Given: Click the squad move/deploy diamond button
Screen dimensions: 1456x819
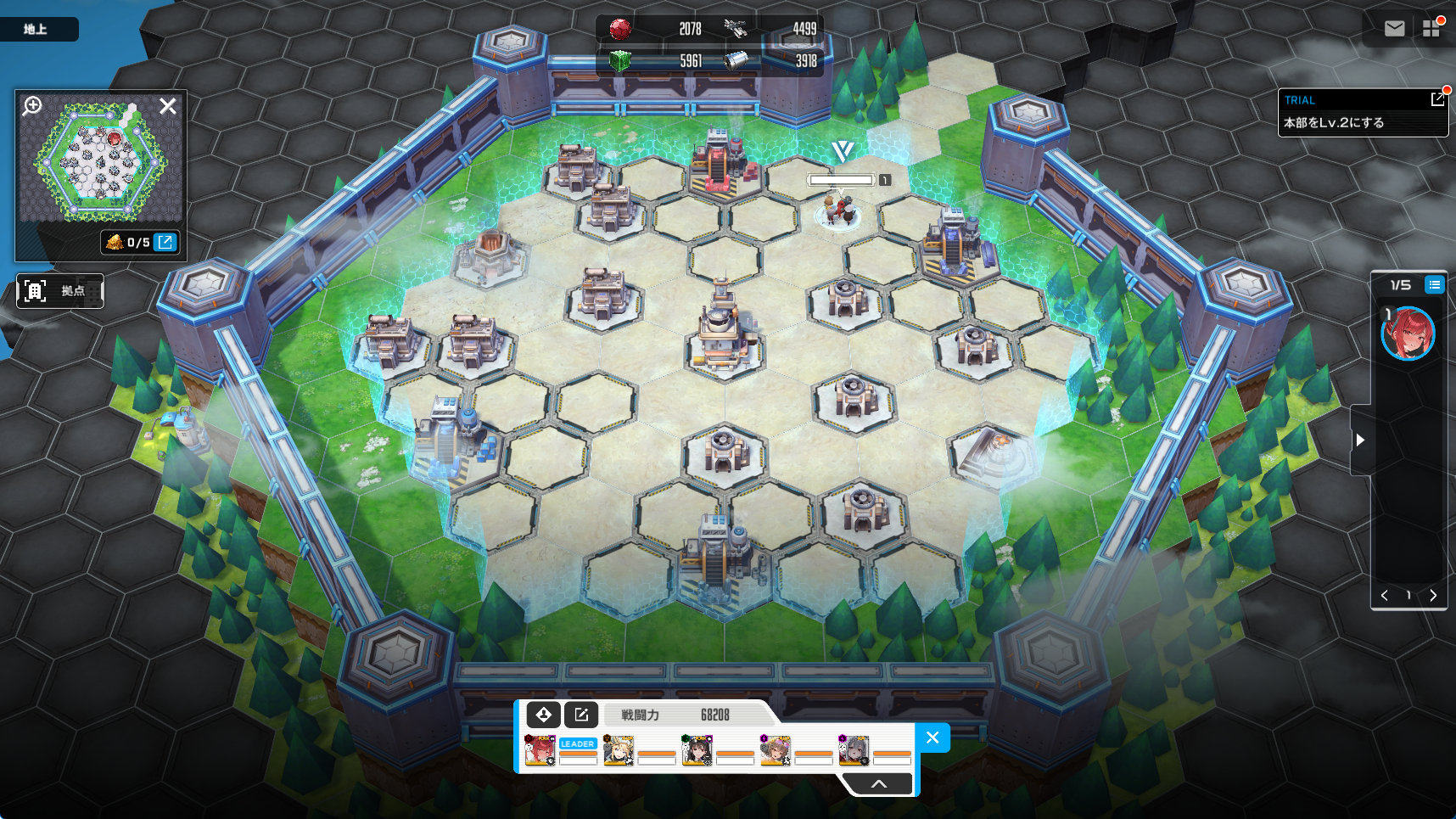Looking at the screenshot, I should click(x=543, y=715).
